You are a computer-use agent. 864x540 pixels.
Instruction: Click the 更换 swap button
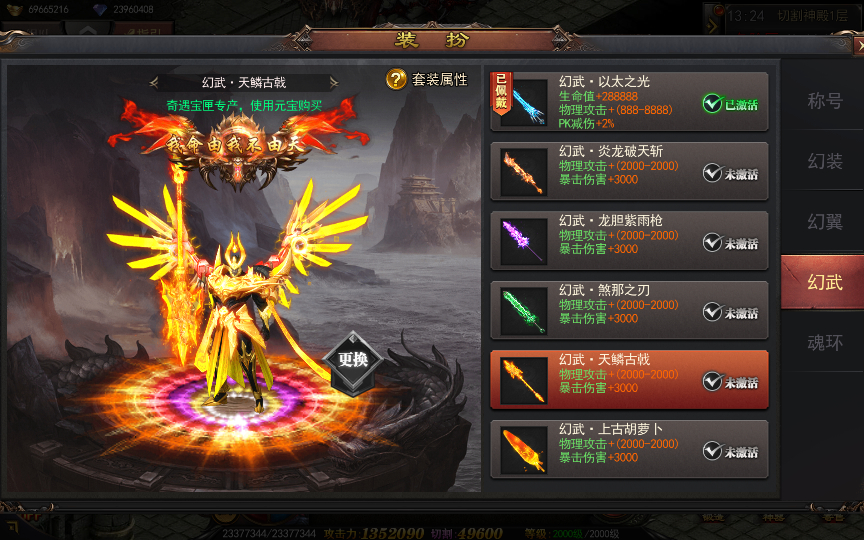(x=352, y=360)
